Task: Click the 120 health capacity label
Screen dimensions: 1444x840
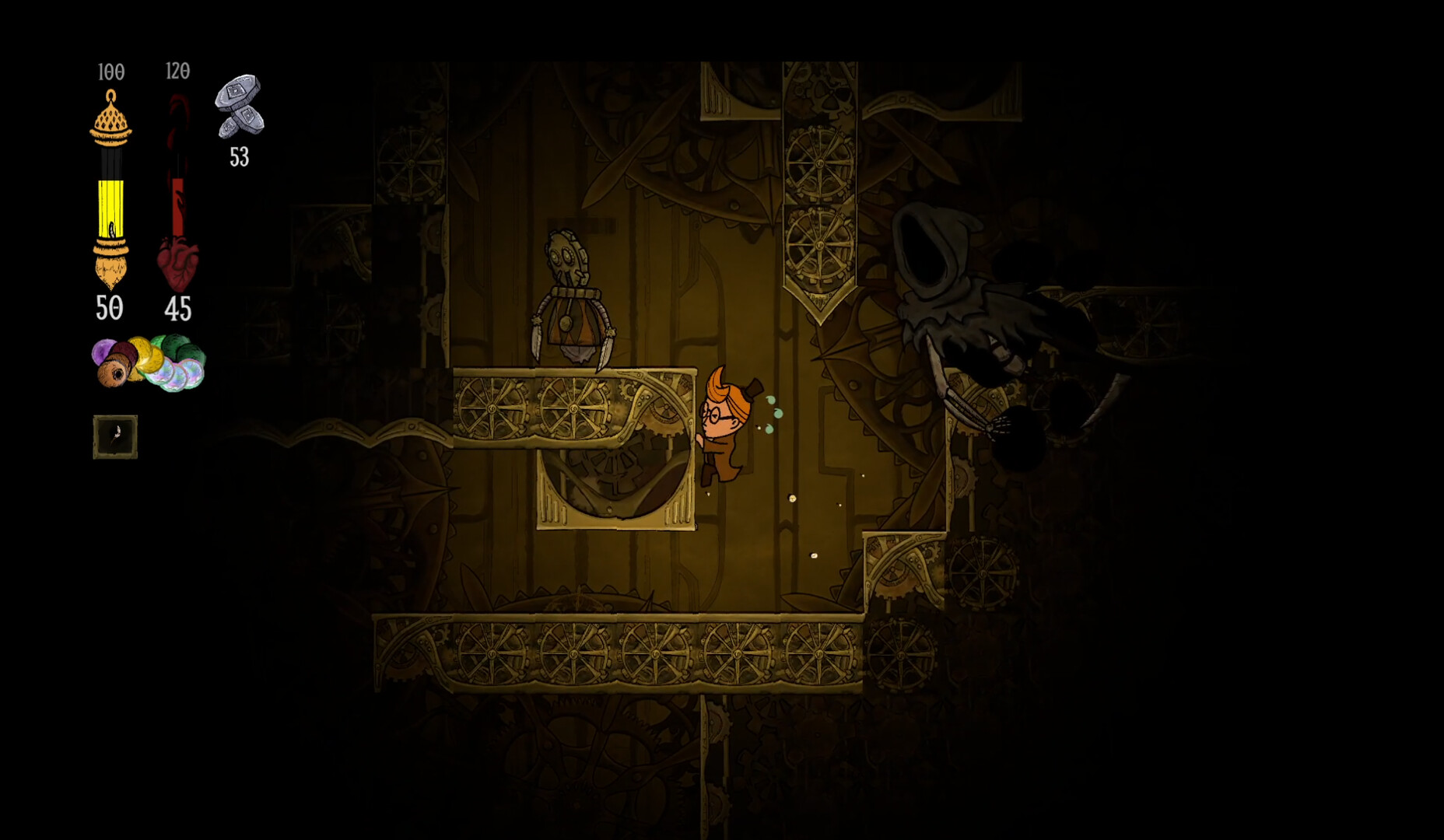Action: 177,69
